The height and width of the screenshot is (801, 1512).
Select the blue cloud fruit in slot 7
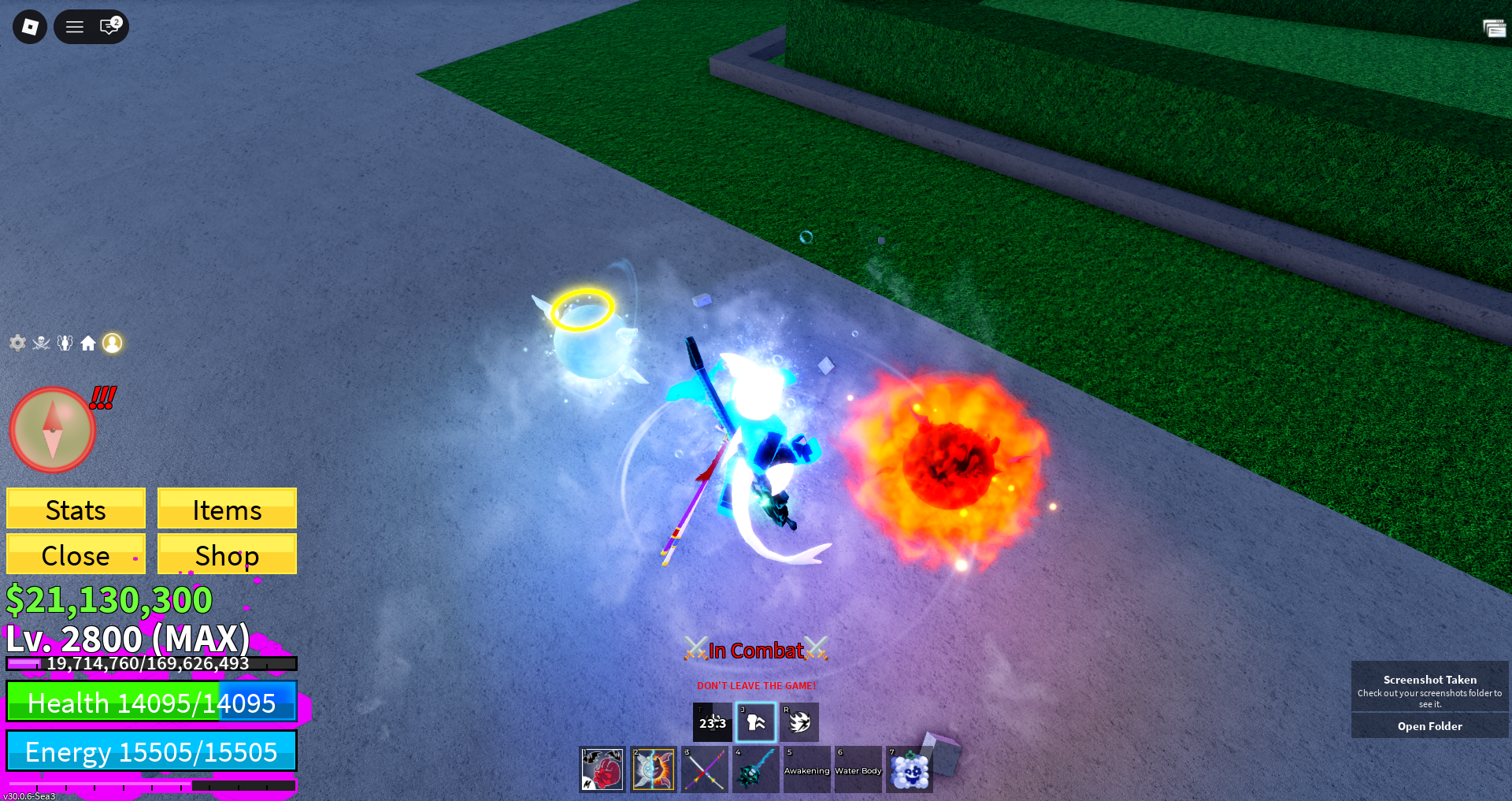pyautogui.click(x=910, y=769)
